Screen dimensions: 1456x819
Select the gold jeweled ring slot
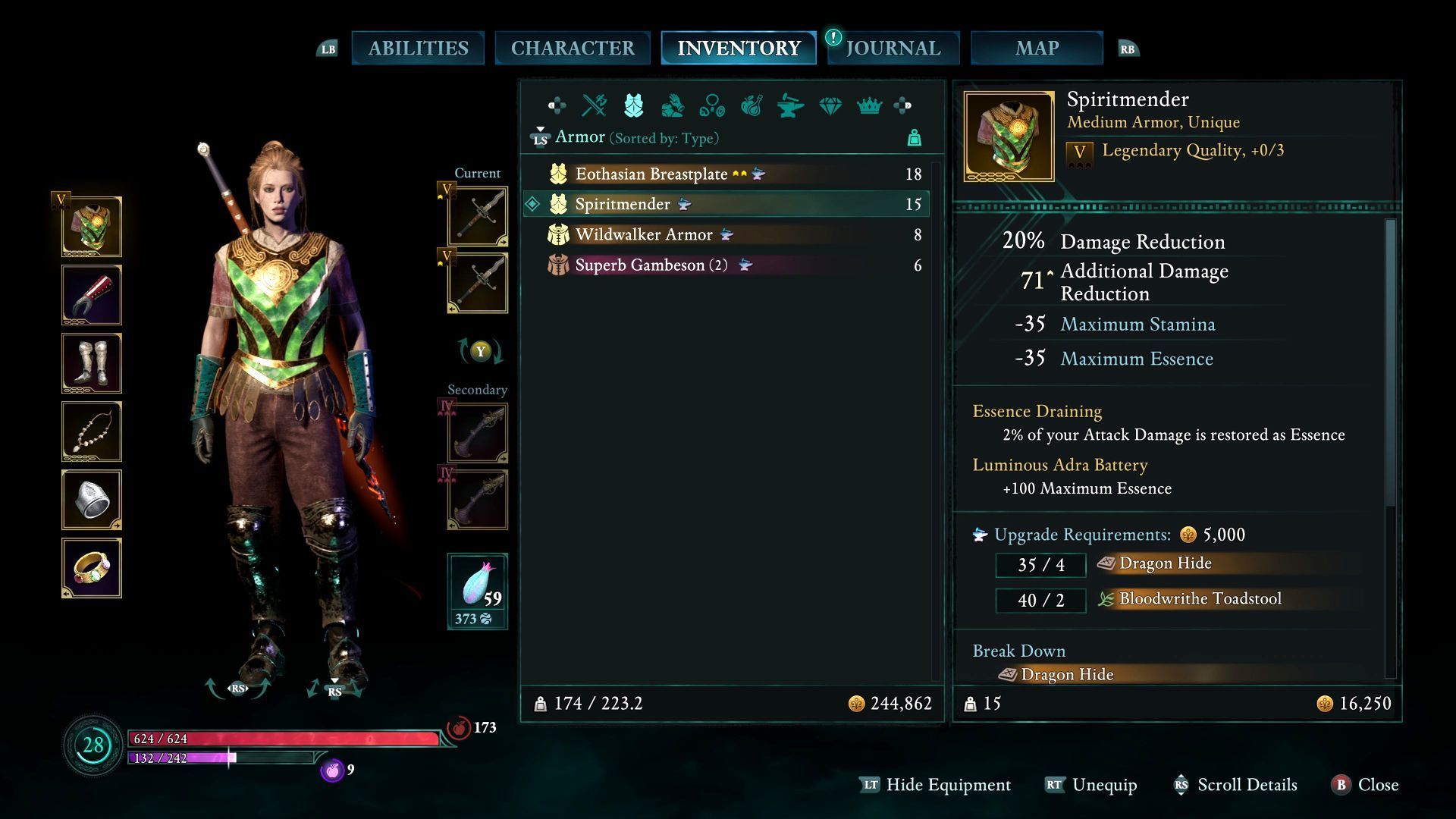click(92, 568)
